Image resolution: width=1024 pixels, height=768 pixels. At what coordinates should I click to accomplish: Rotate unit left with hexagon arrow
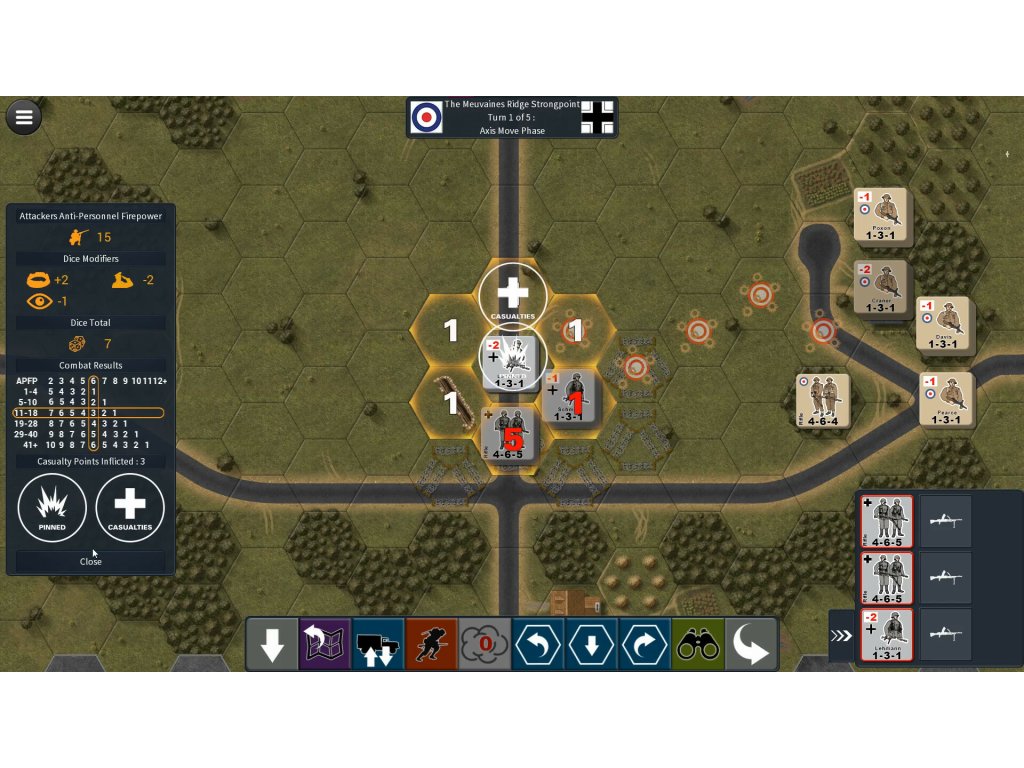click(538, 645)
